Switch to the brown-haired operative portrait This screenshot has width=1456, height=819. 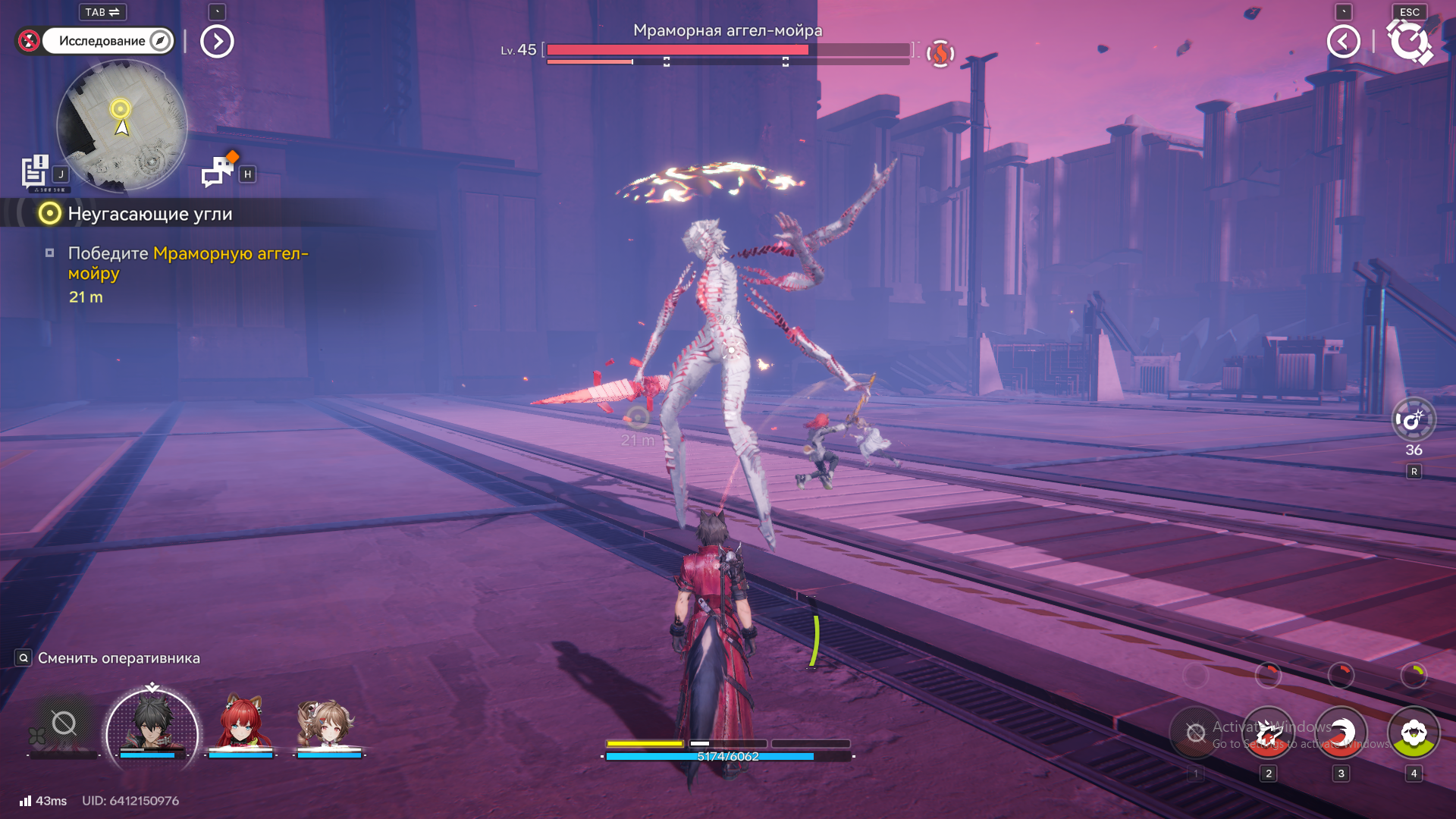click(328, 723)
